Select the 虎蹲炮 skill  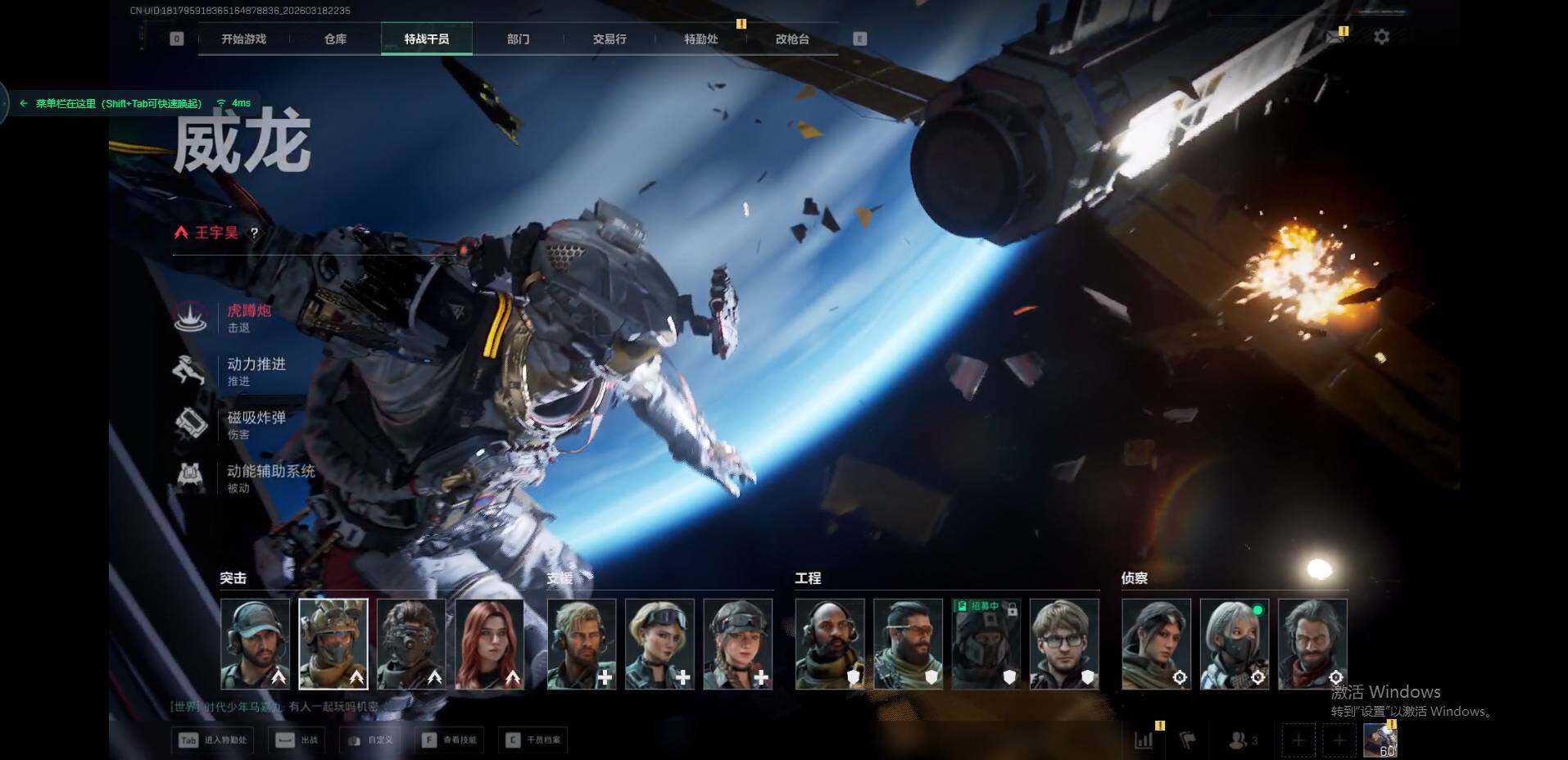[248, 317]
